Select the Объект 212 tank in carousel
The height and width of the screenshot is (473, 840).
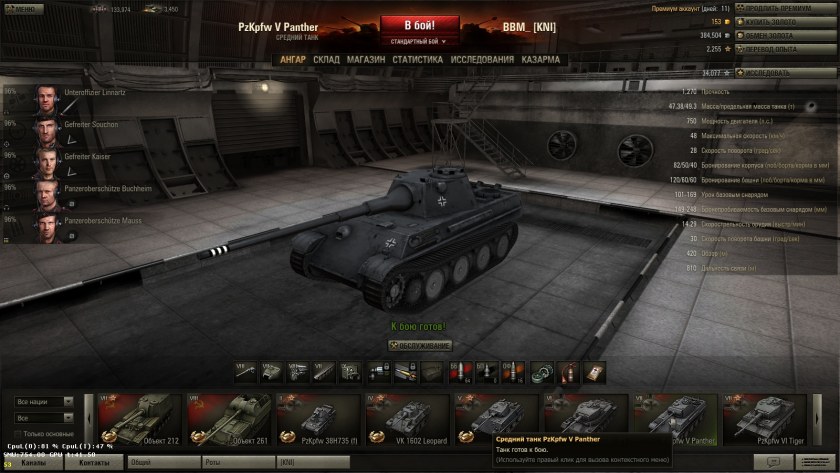139,419
